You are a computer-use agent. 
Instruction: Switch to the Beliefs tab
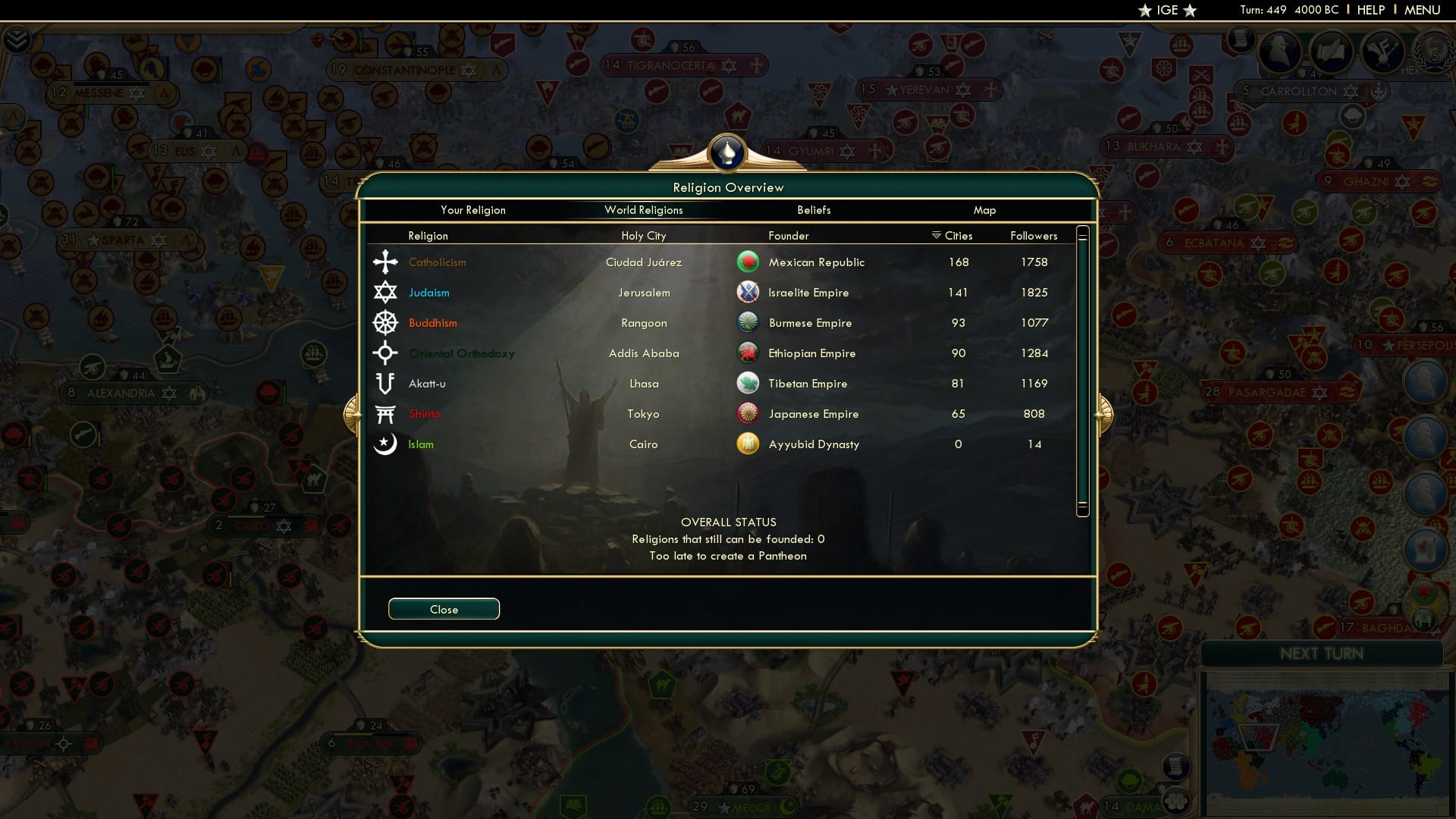pyautogui.click(x=814, y=210)
